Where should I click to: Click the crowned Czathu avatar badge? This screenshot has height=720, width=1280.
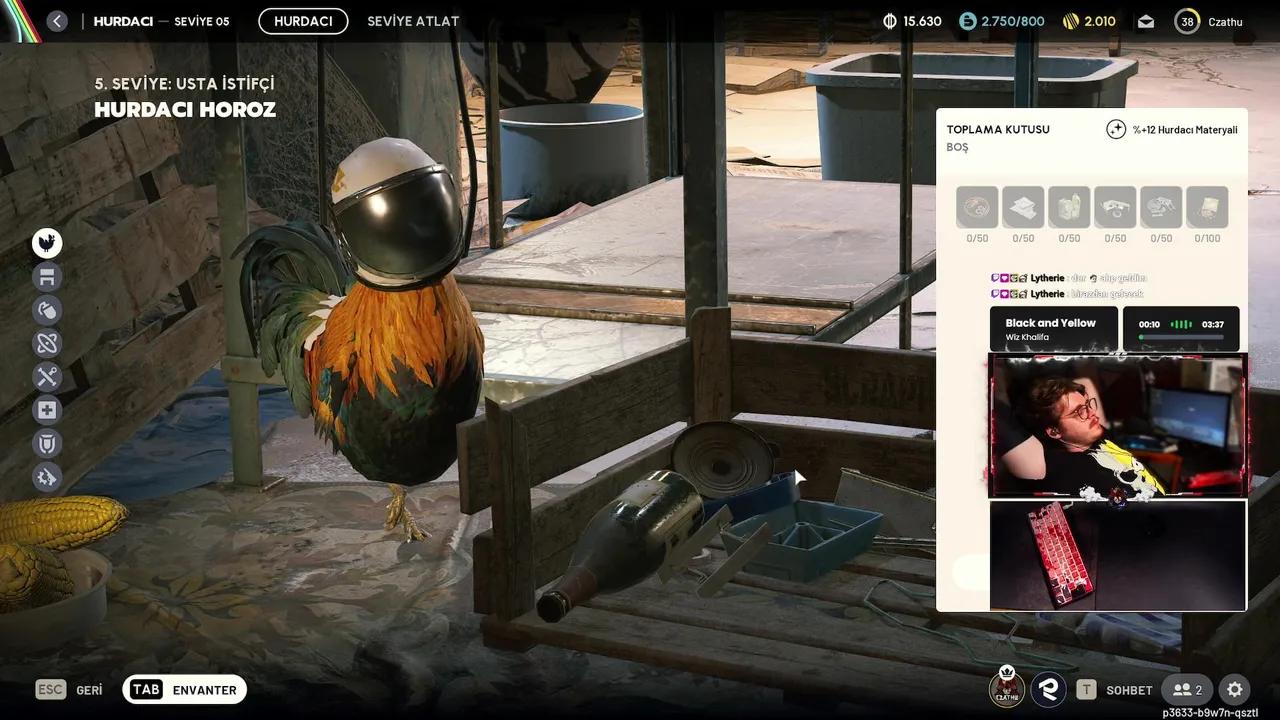click(x=1007, y=687)
